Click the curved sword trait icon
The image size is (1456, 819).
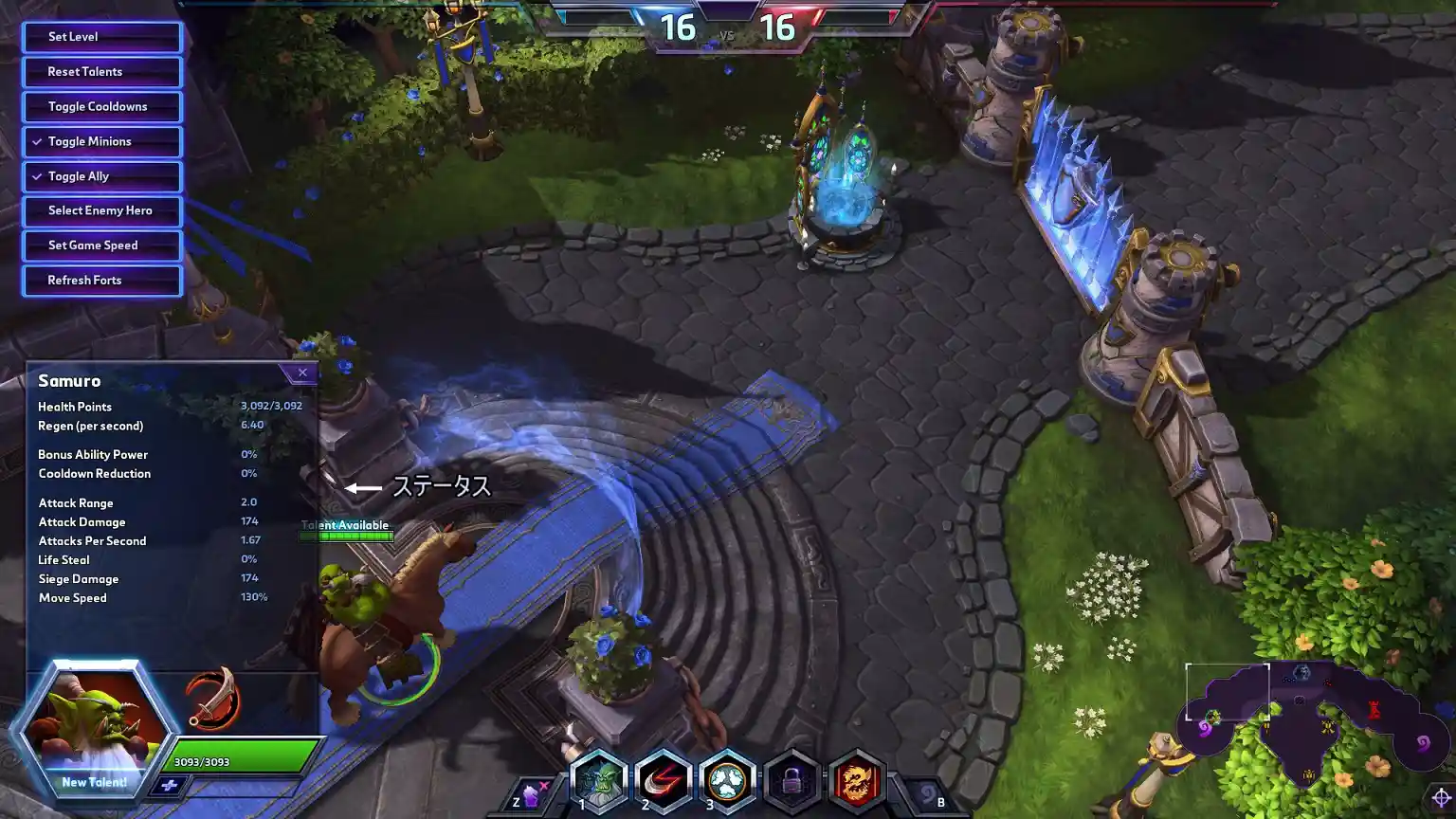[212, 700]
